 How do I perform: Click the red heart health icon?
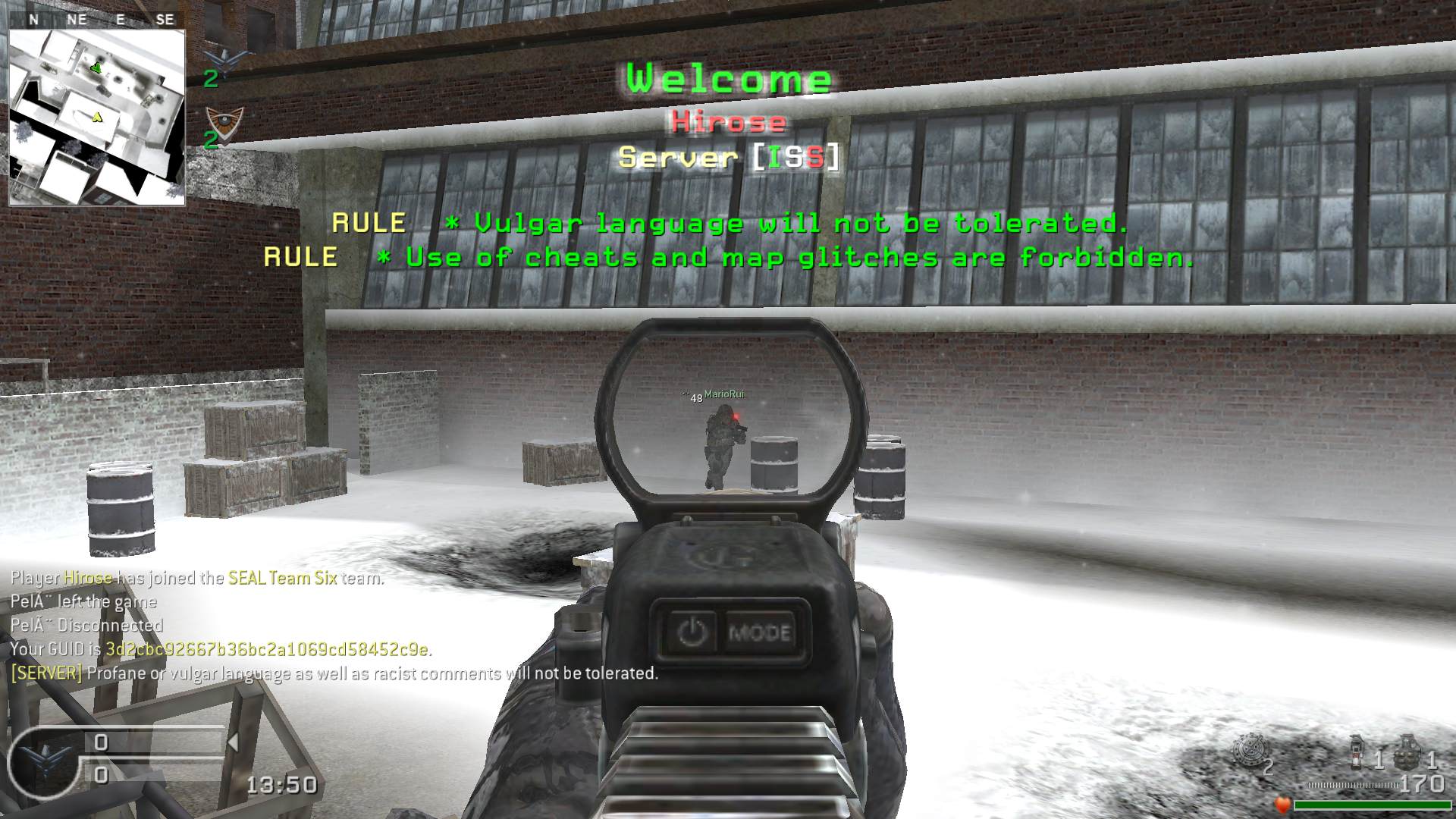click(x=1283, y=804)
